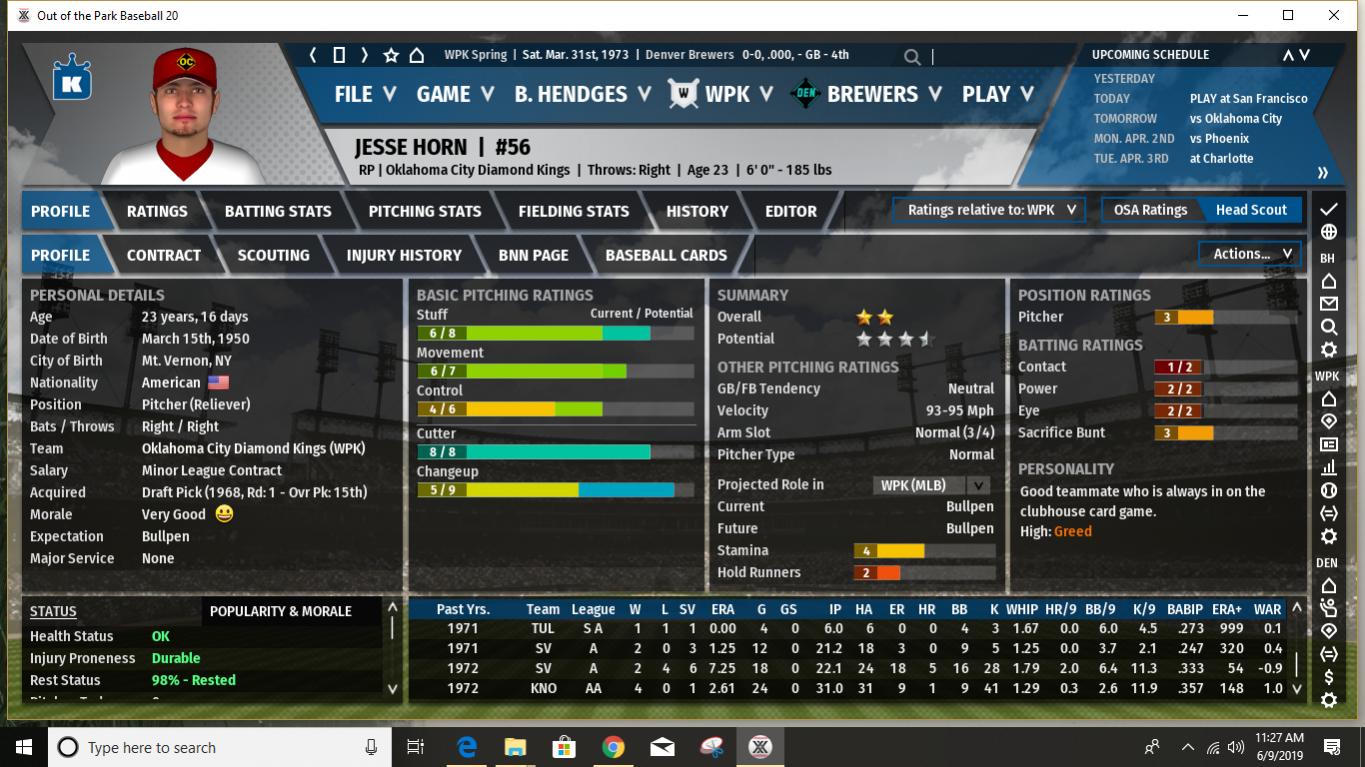Select the CONTRACT sub-tab
The height and width of the screenshot is (767, 1365).
pos(163,255)
